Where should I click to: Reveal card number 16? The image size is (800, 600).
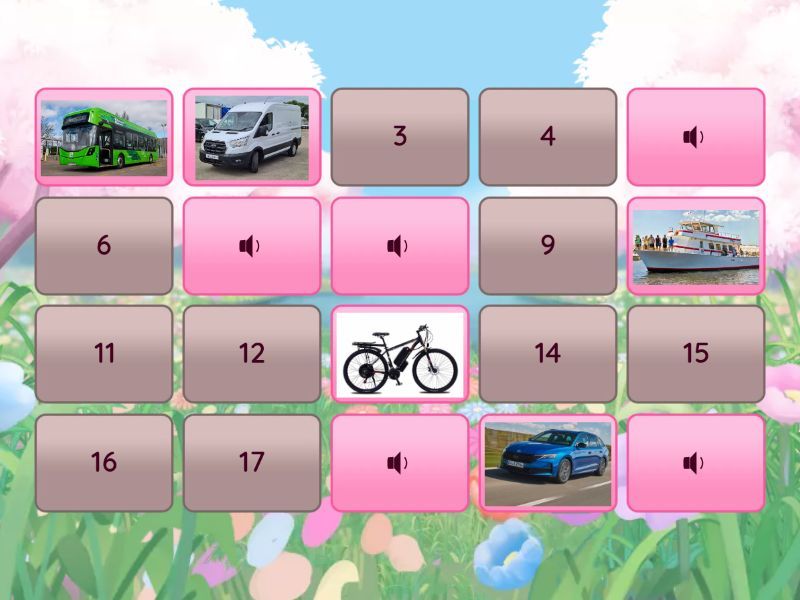tap(104, 463)
